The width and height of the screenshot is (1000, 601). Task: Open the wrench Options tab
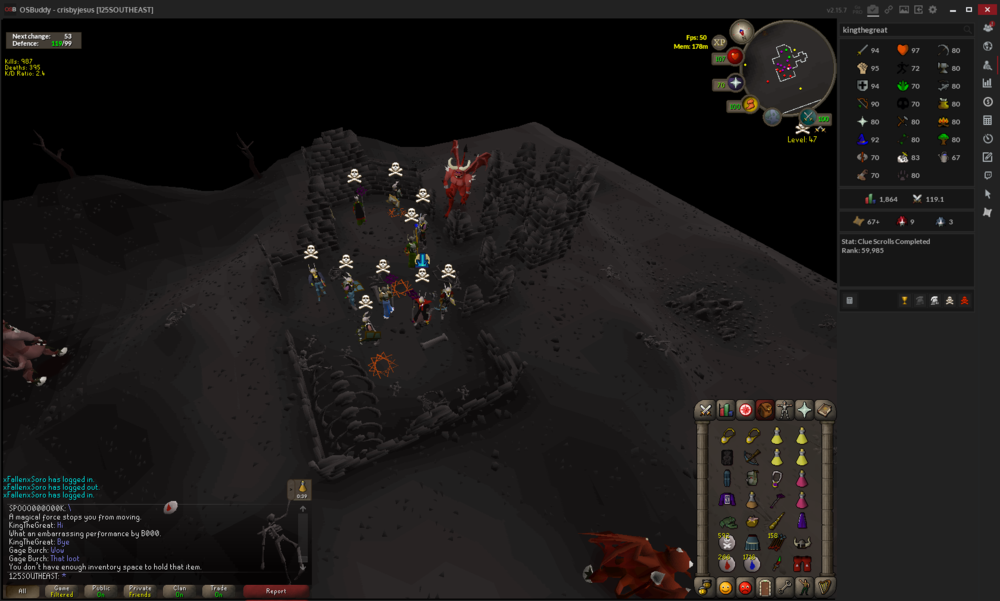pyautogui.click(x=784, y=587)
